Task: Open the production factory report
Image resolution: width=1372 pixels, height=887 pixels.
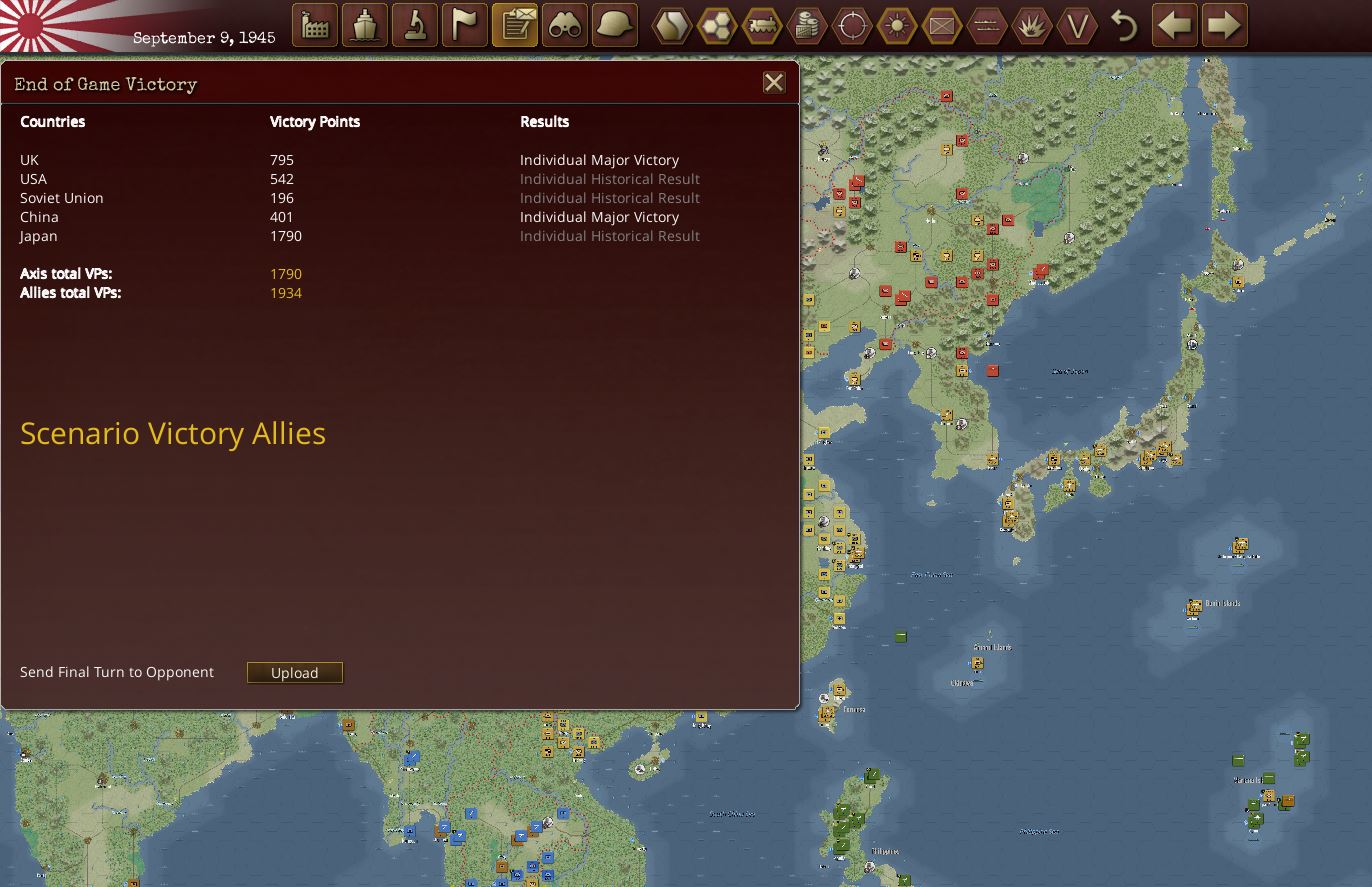Action: 314,25
